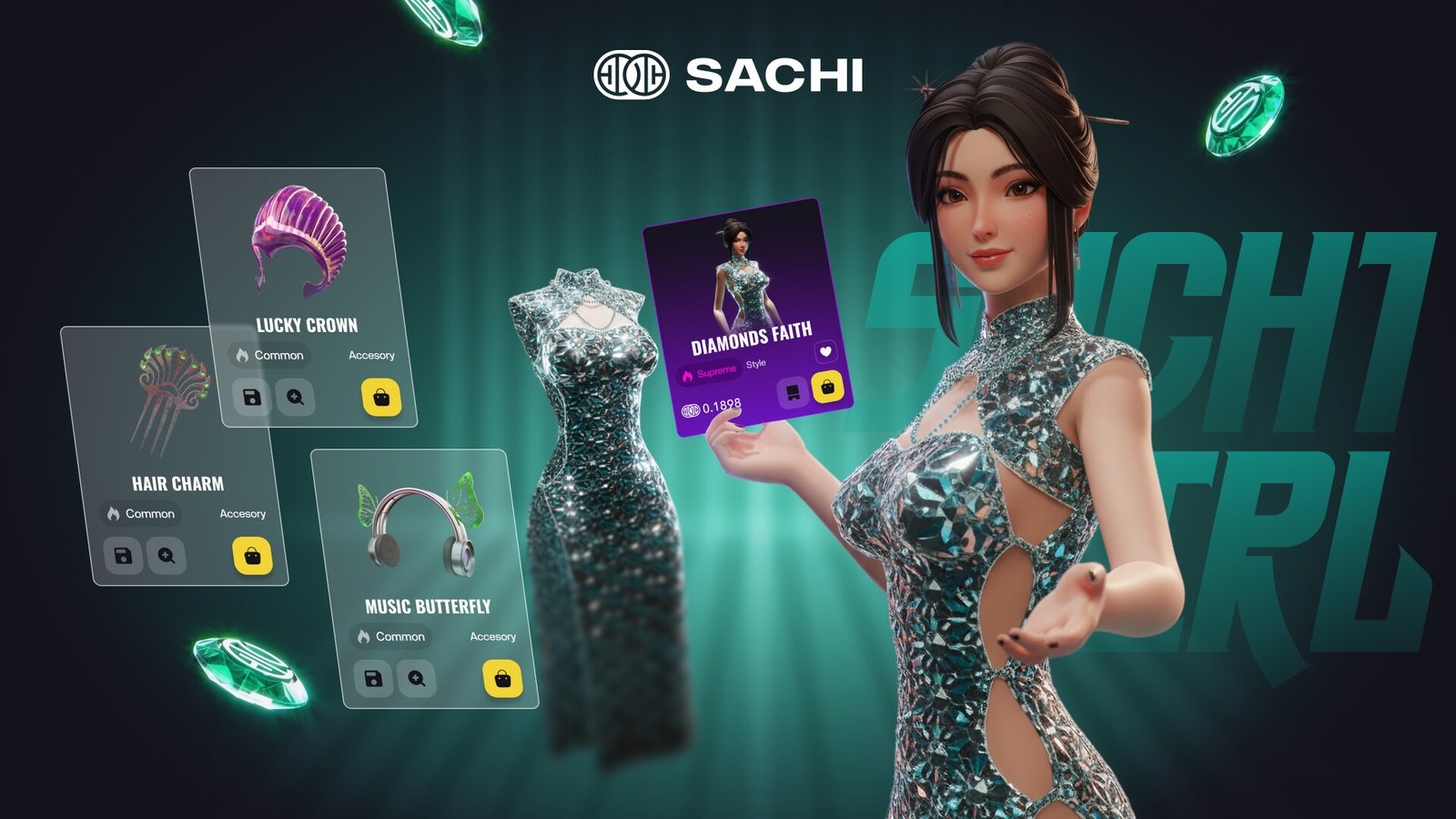Zoom in on the Lucky Crown
The image size is (1456, 819).
296,398
